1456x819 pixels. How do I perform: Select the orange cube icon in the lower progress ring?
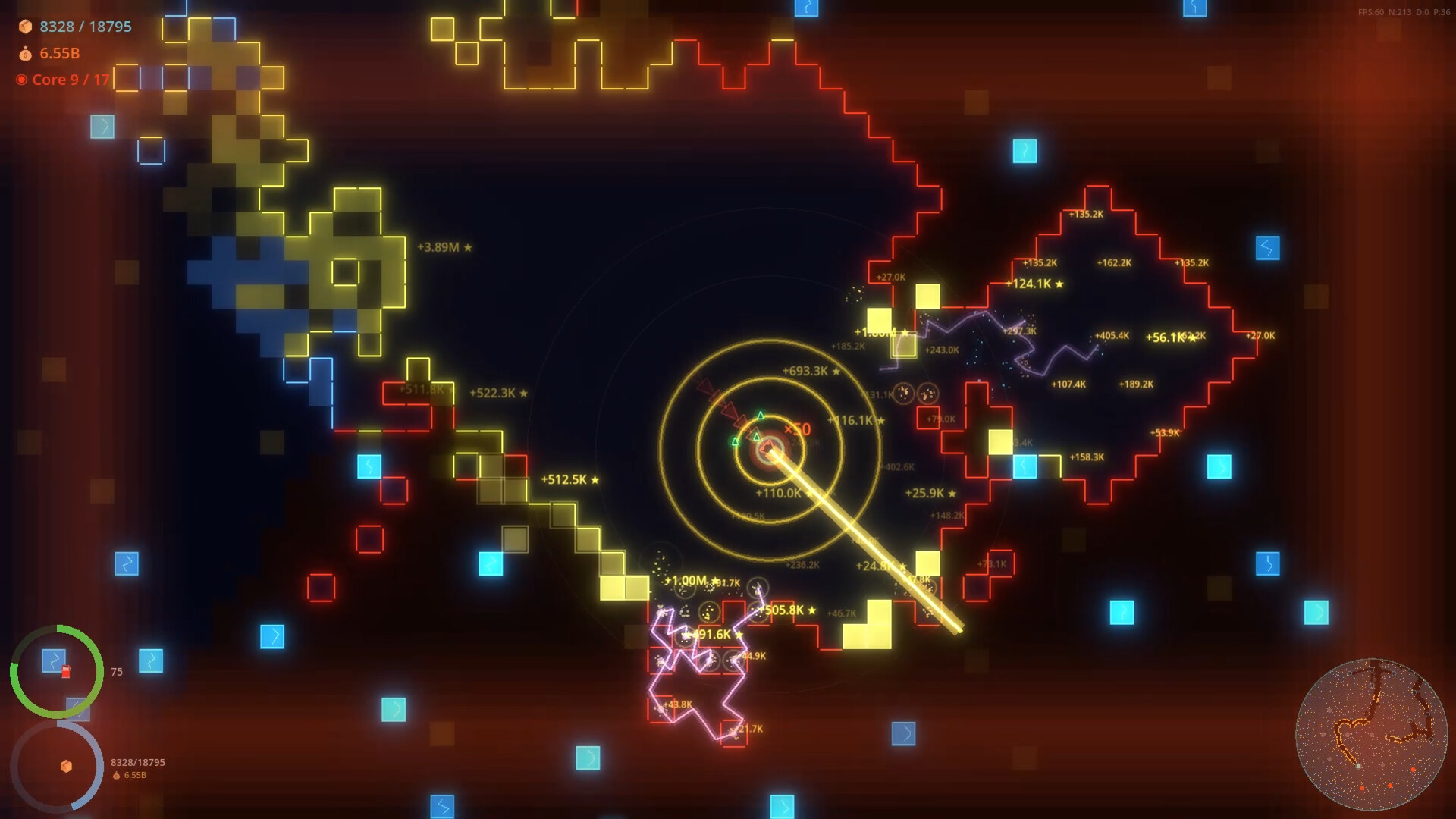[x=67, y=767]
